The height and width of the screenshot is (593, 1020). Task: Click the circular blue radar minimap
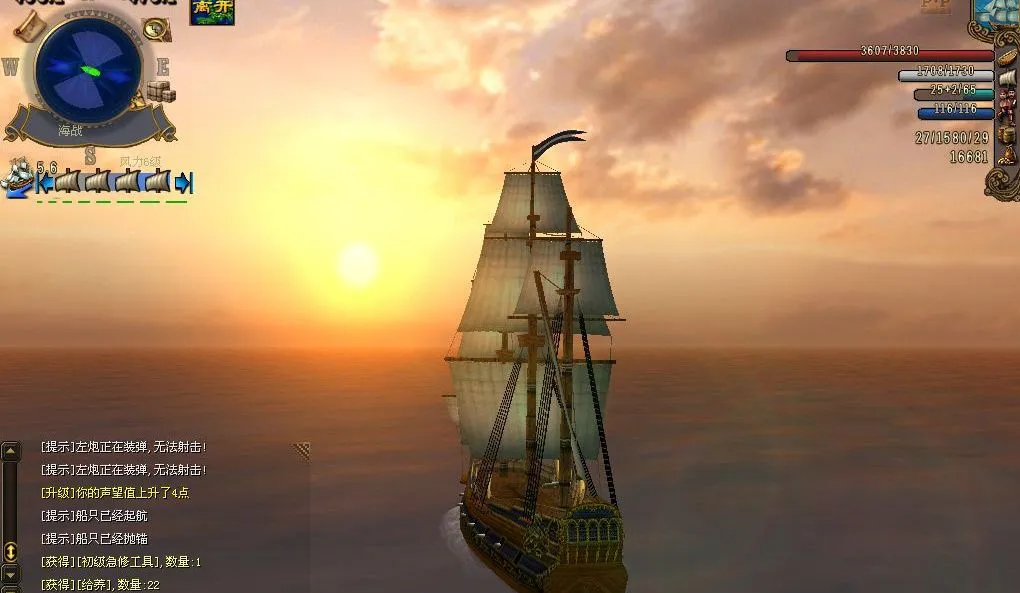88,70
